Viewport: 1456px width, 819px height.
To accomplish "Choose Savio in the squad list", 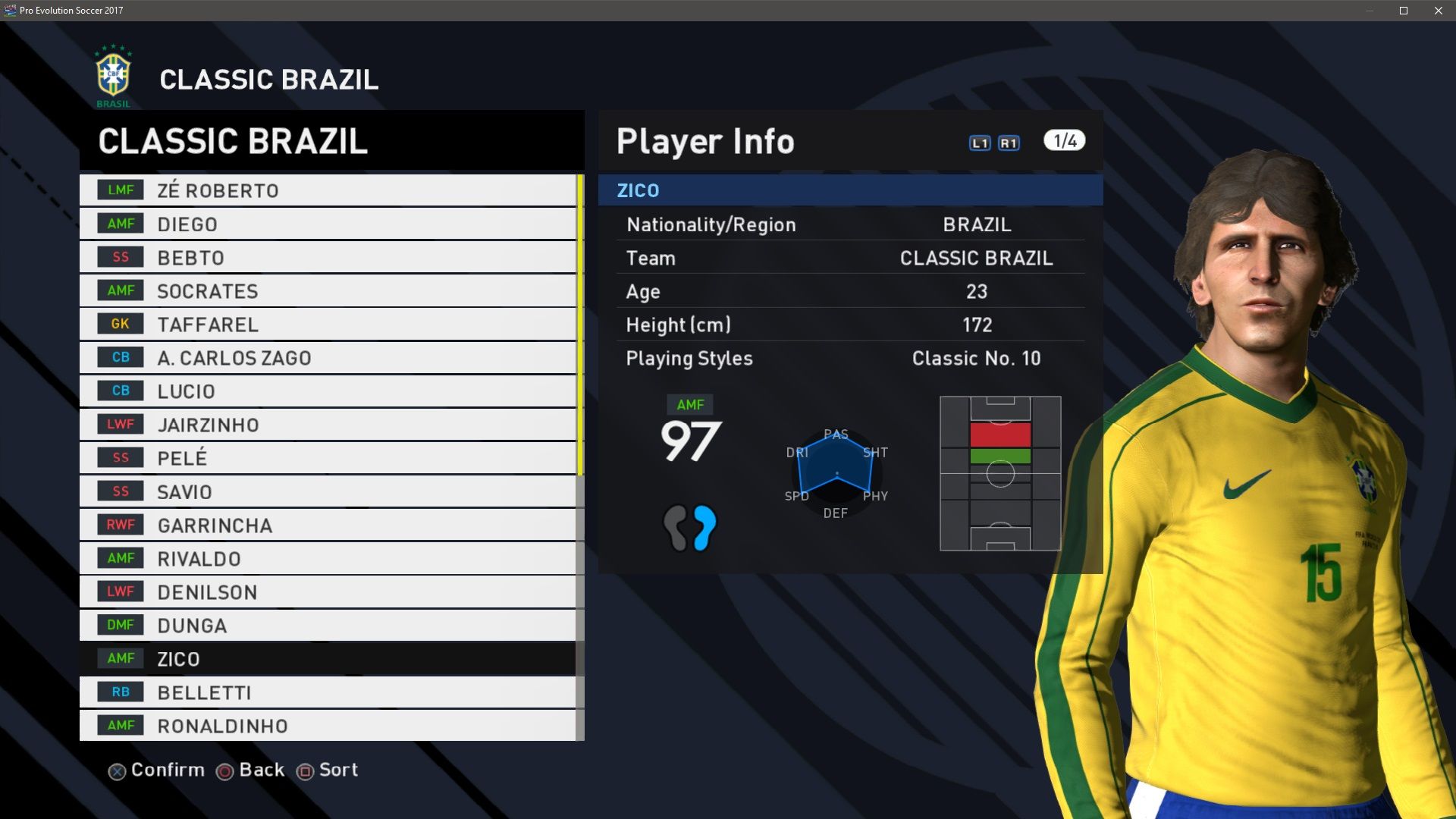I will pos(328,491).
